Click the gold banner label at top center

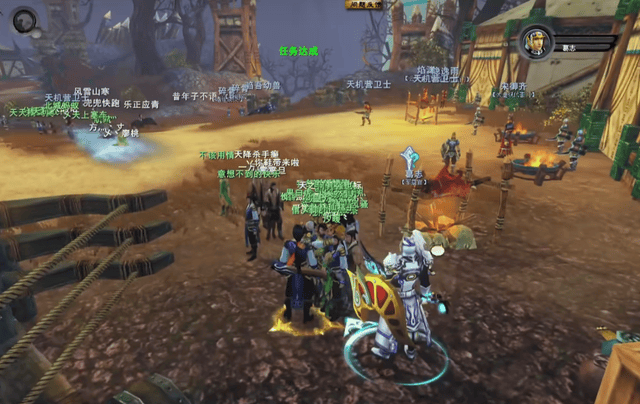point(366,6)
